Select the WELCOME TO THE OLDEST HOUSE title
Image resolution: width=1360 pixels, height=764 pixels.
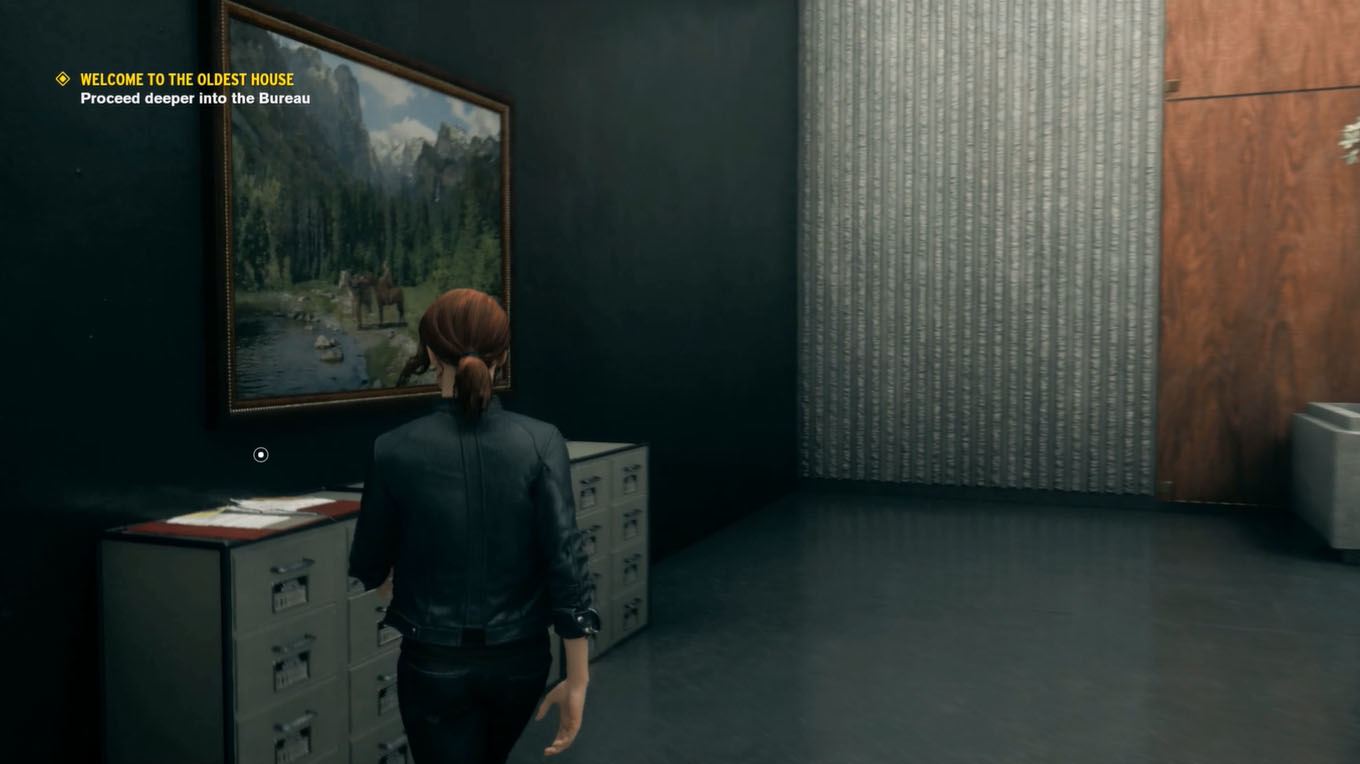pos(188,78)
